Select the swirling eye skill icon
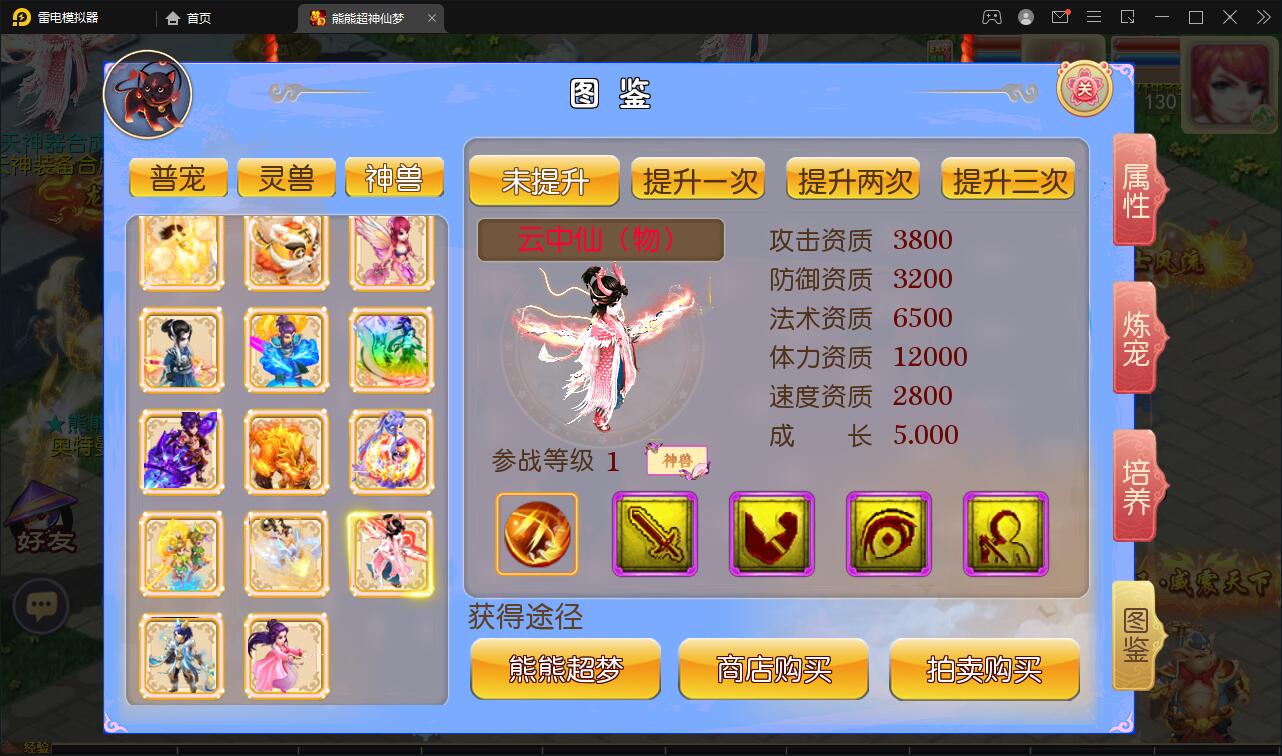Screen dimensions: 1282x756 point(888,535)
